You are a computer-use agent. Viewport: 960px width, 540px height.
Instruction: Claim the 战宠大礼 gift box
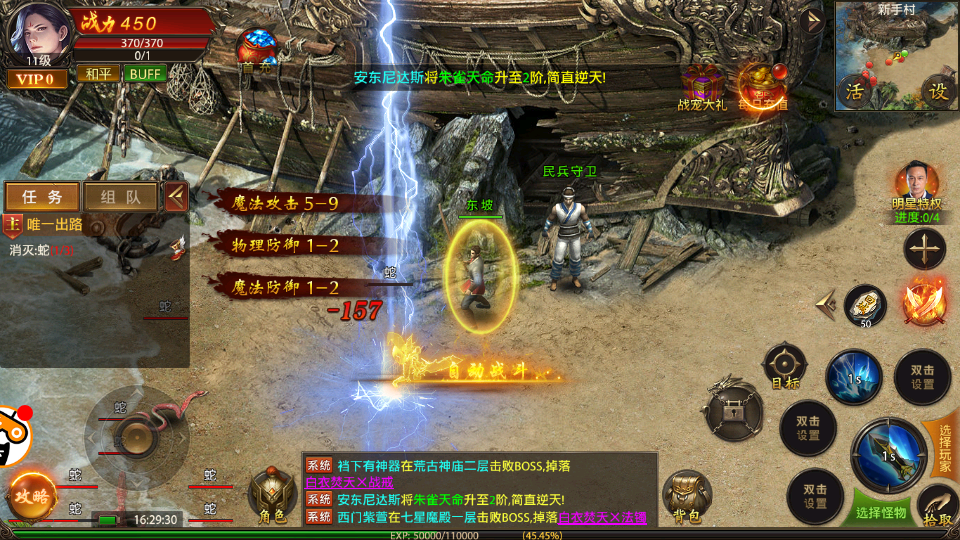pos(703,84)
